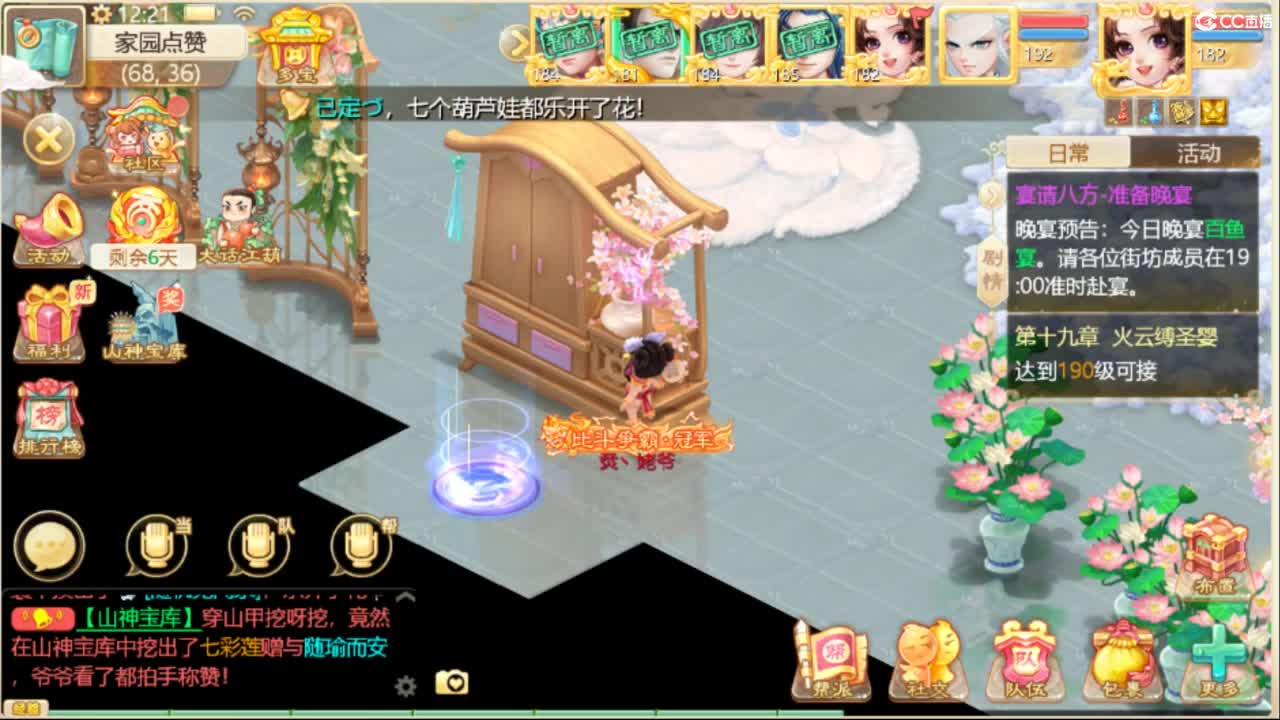Toggle the 帮 (guild) voice microphone
1280x720 pixels.
(x=360, y=545)
